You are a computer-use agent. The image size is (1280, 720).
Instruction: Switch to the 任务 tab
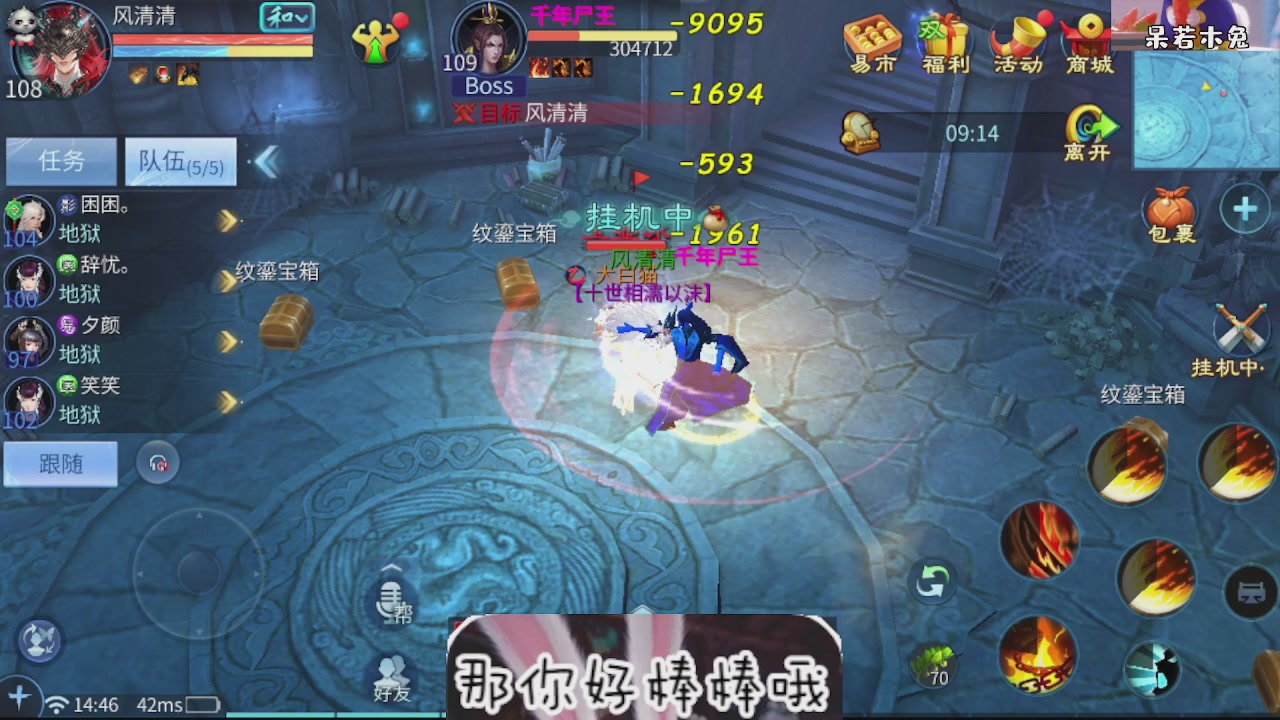(x=60, y=161)
